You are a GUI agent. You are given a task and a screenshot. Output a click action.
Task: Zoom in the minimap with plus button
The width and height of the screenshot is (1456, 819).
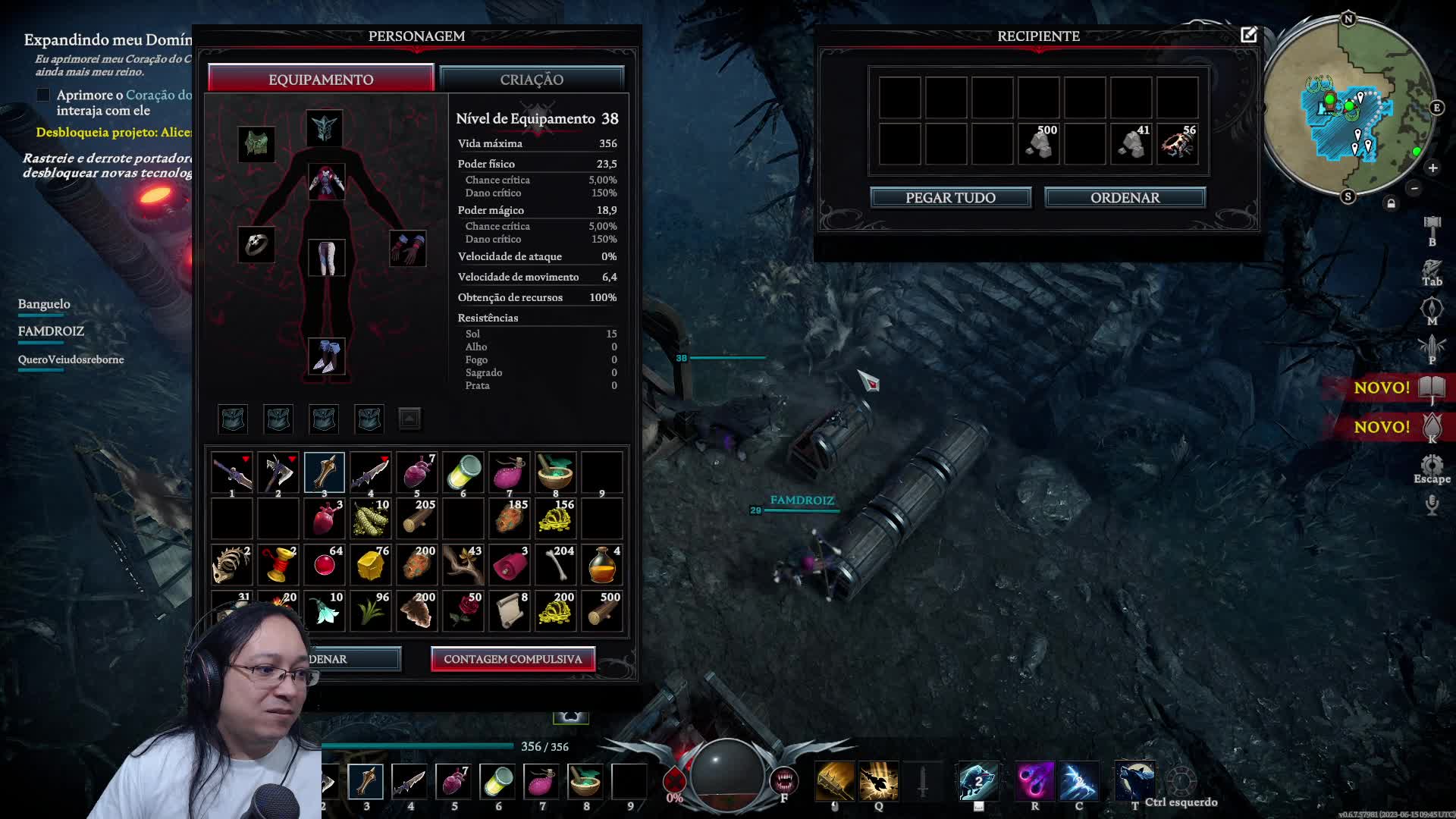(x=1432, y=168)
